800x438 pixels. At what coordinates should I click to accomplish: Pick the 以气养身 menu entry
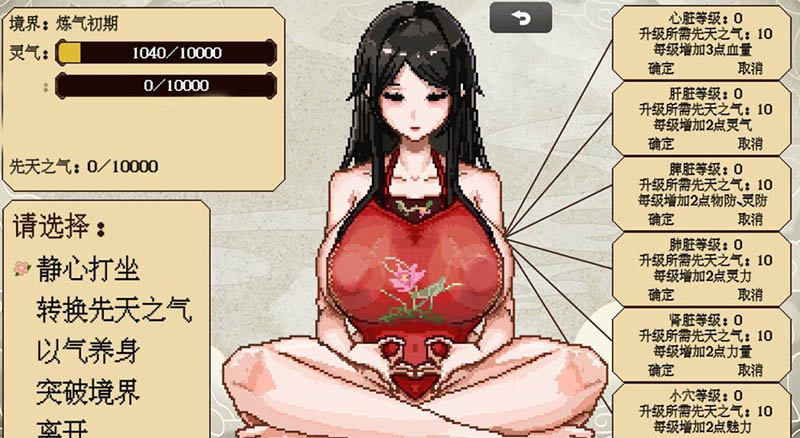tap(88, 350)
